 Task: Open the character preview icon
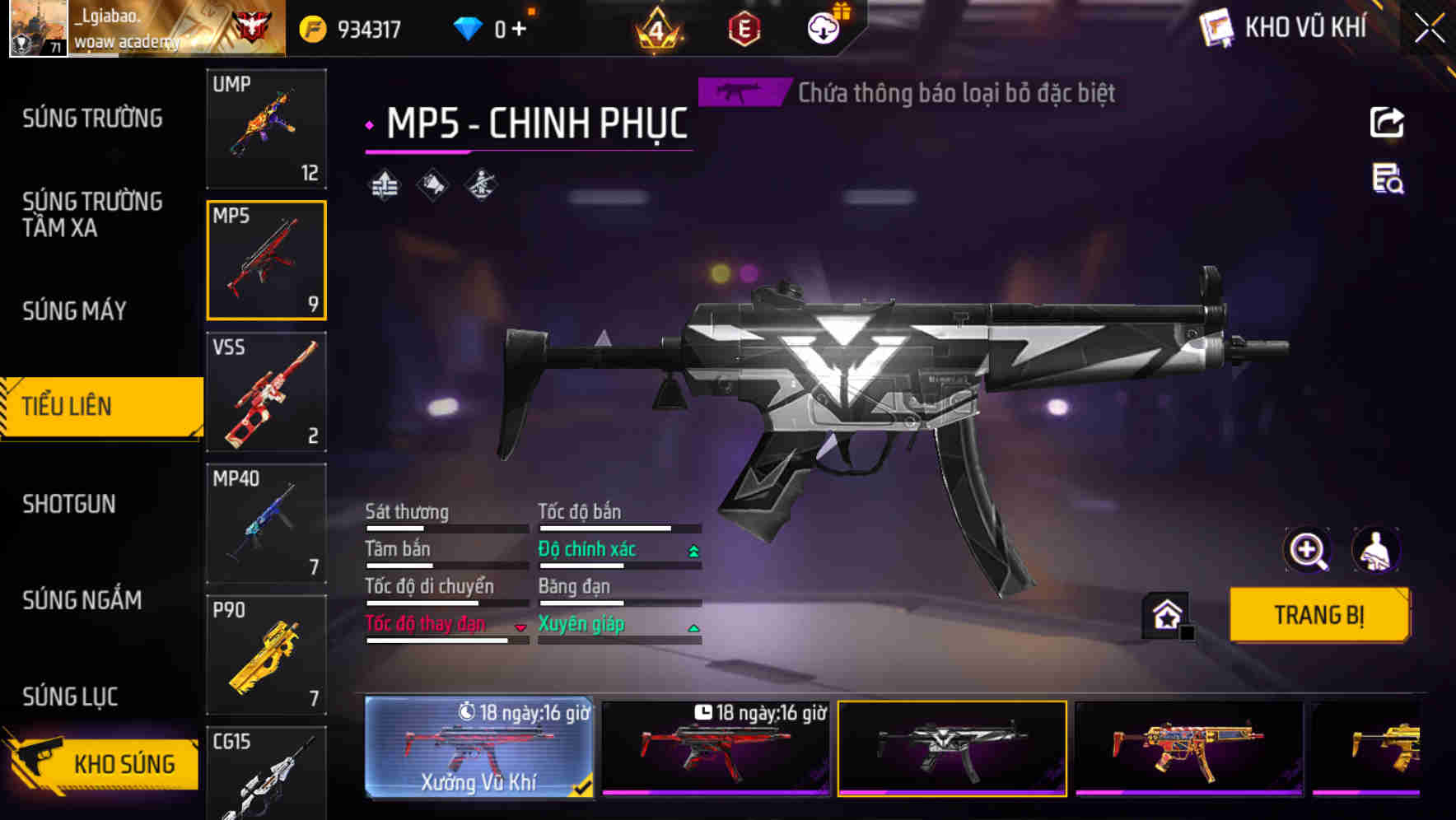1376,550
